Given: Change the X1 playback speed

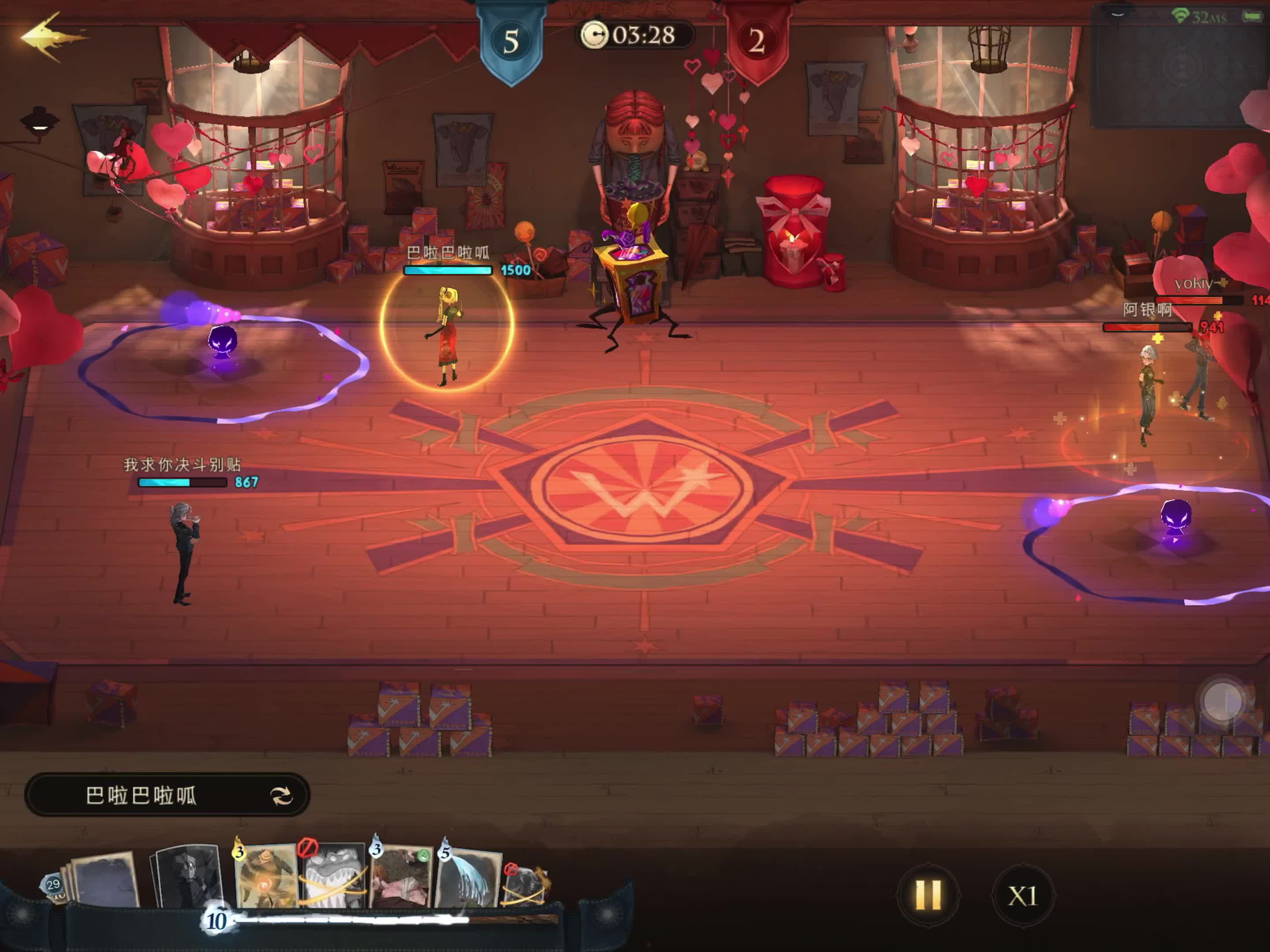Looking at the screenshot, I should (x=1023, y=896).
